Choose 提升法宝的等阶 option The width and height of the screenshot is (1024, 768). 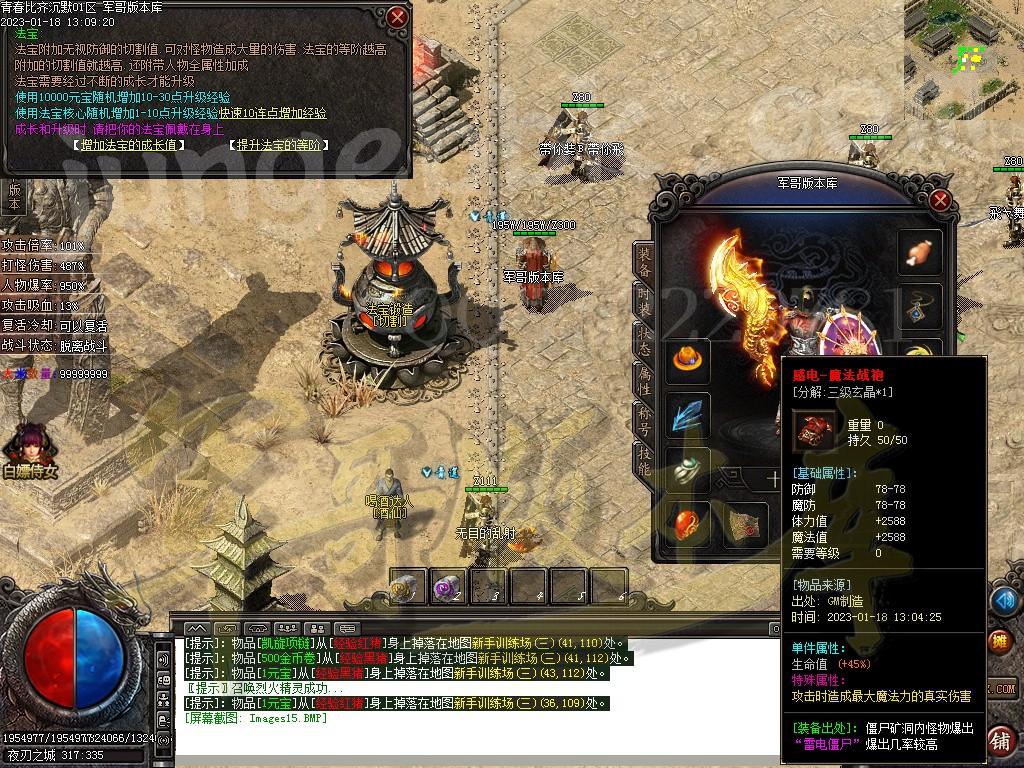[280, 145]
